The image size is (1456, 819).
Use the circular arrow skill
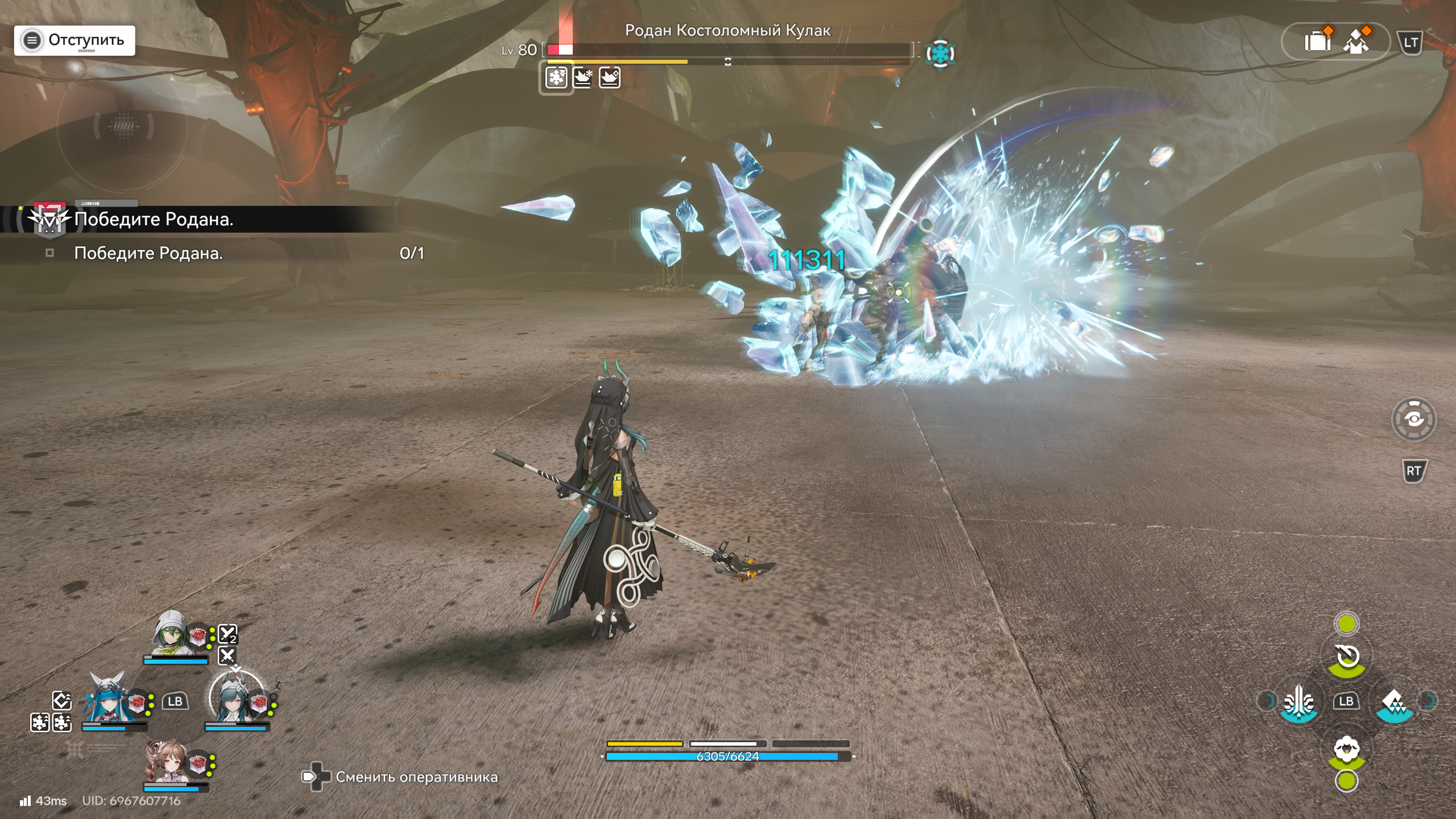pos(1347,657)
